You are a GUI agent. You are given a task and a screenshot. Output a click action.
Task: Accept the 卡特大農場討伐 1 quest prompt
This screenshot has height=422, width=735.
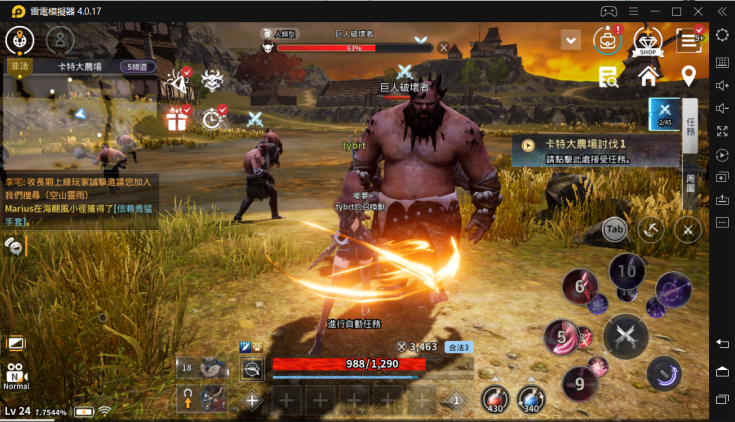click(x=600, y=151)
